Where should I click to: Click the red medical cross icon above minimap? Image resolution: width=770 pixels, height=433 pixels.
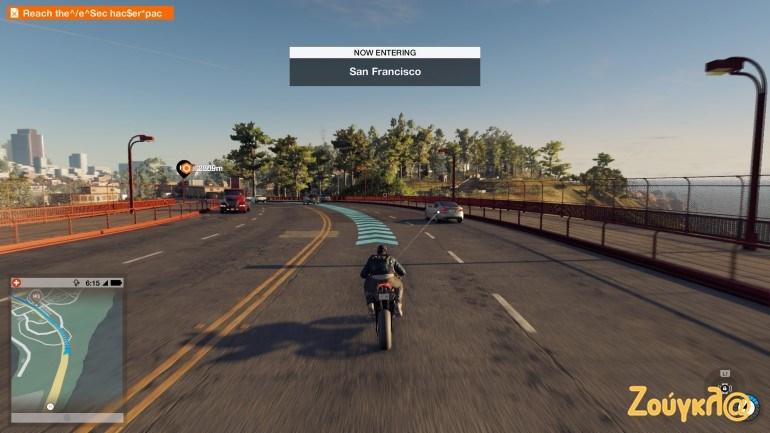15,283
